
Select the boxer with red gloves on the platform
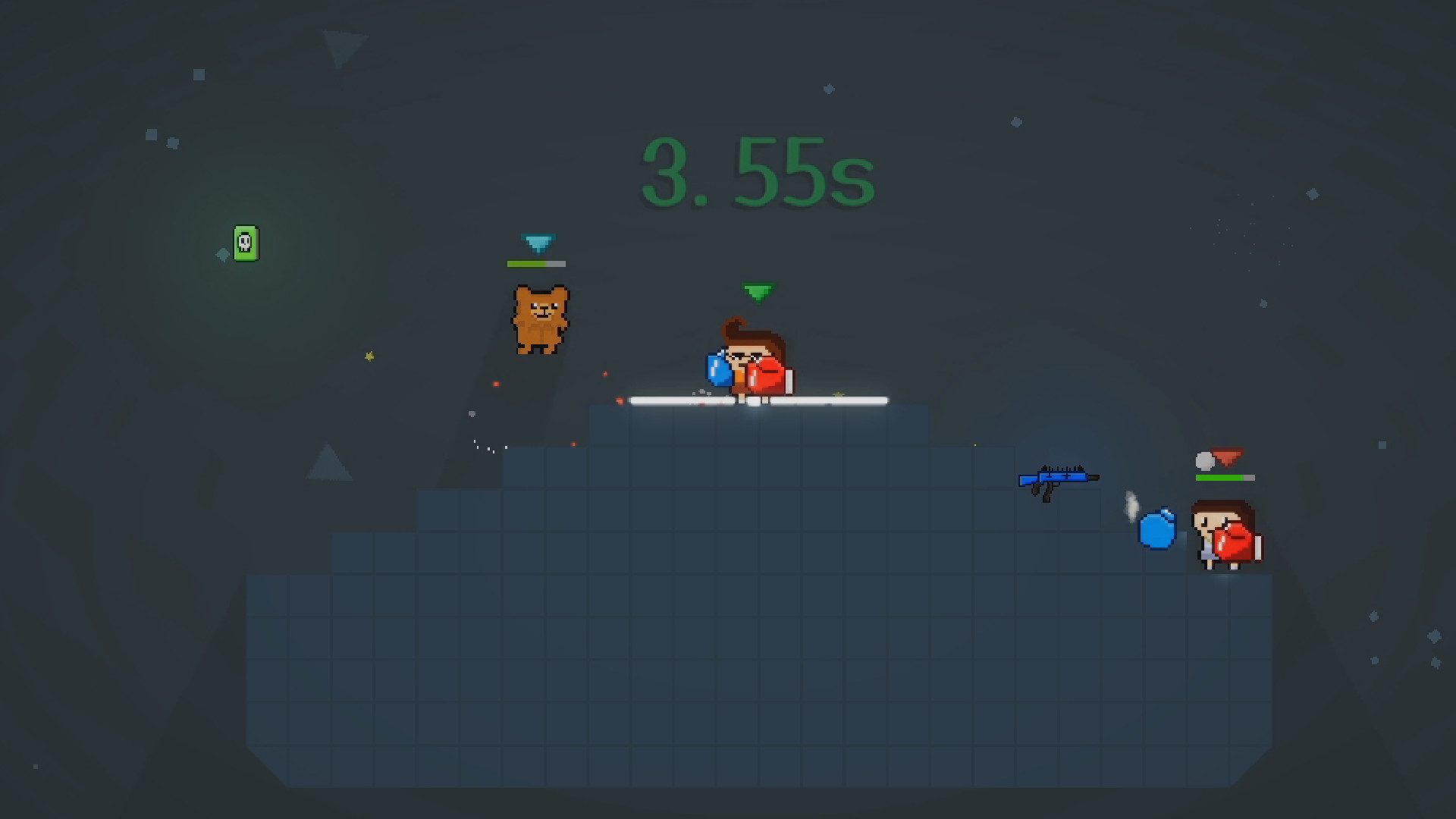[747, 364]
